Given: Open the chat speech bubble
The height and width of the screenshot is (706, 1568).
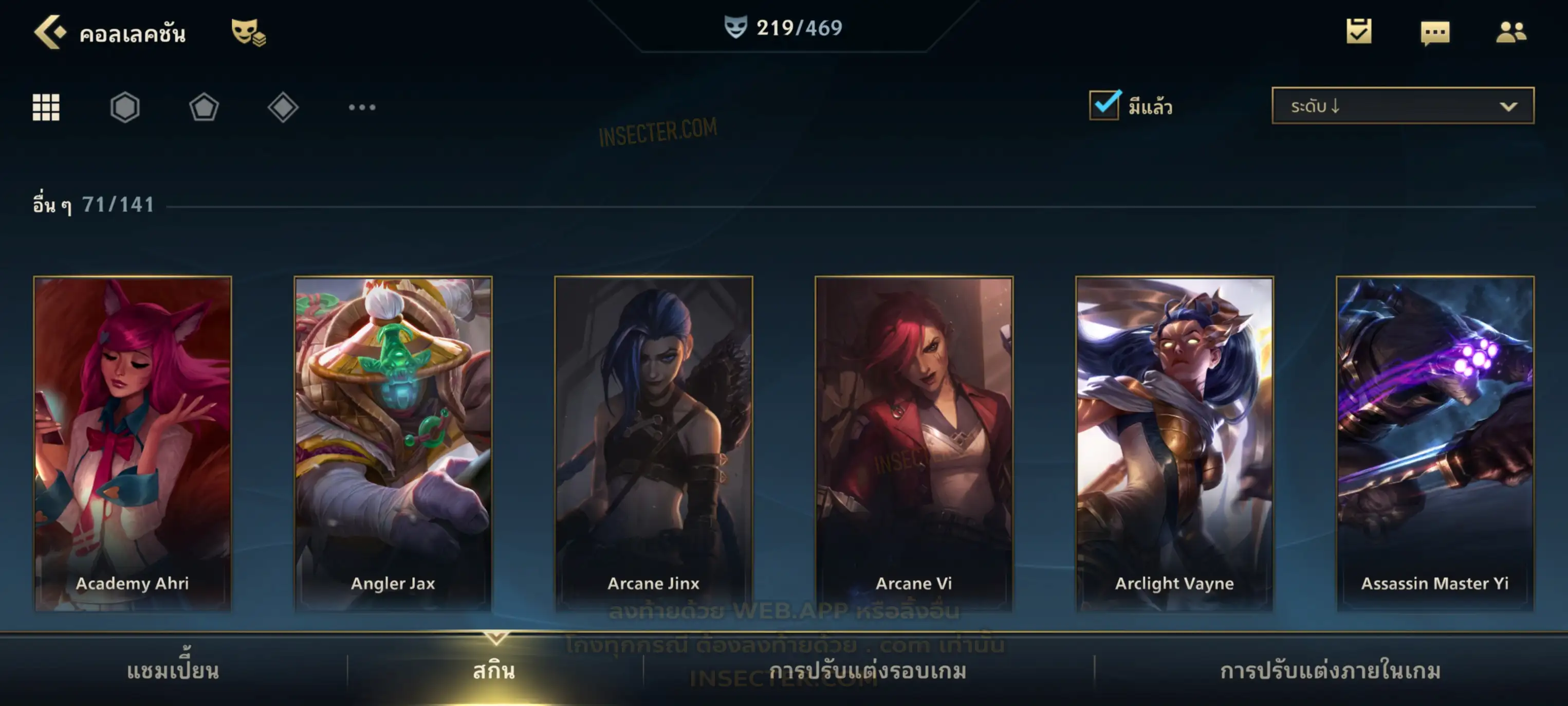Looking at the screenshot, I should [x=1435, y=32].
